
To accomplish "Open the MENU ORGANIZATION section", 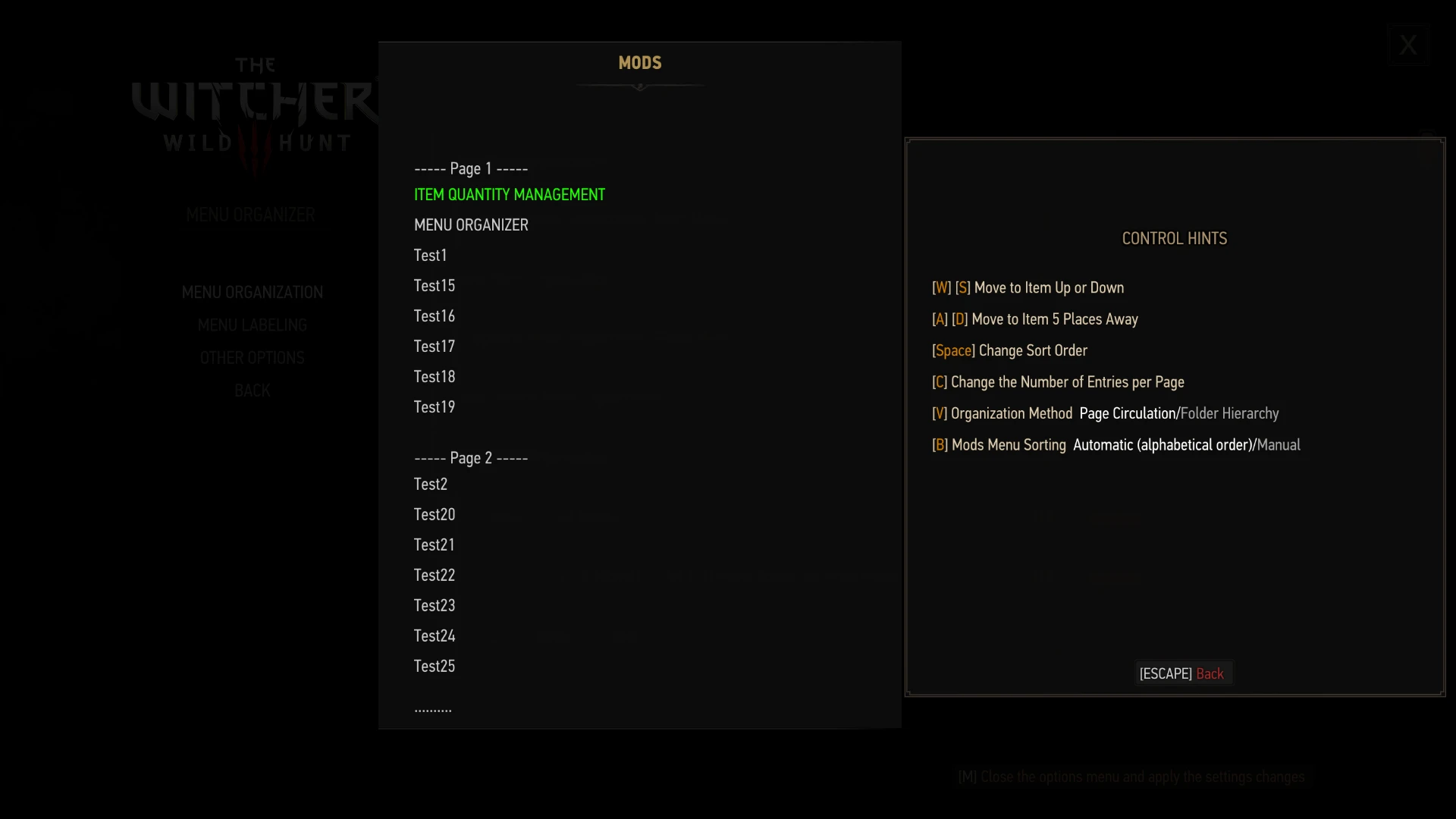I will pyautogui.click(x=252, y=291).
